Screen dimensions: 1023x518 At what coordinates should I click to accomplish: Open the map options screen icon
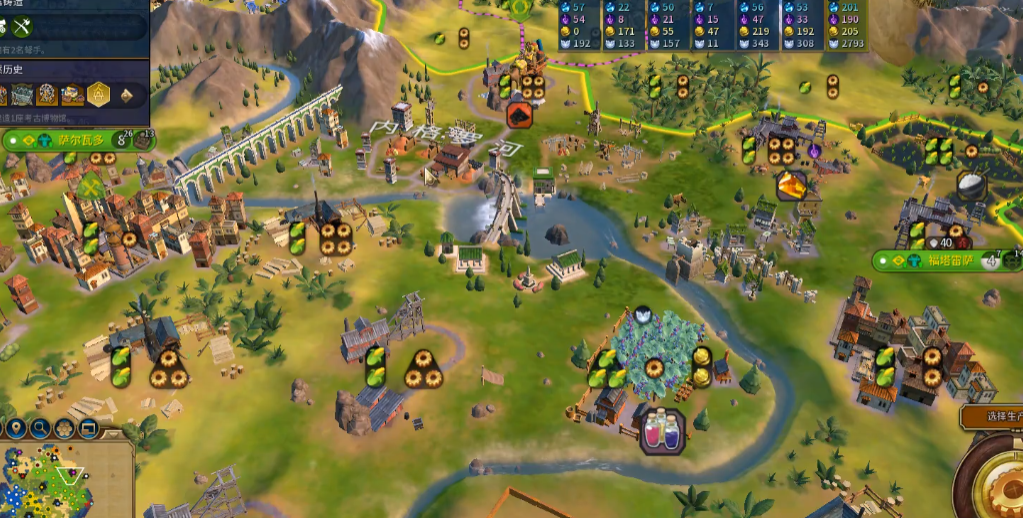tap(89, 429)
